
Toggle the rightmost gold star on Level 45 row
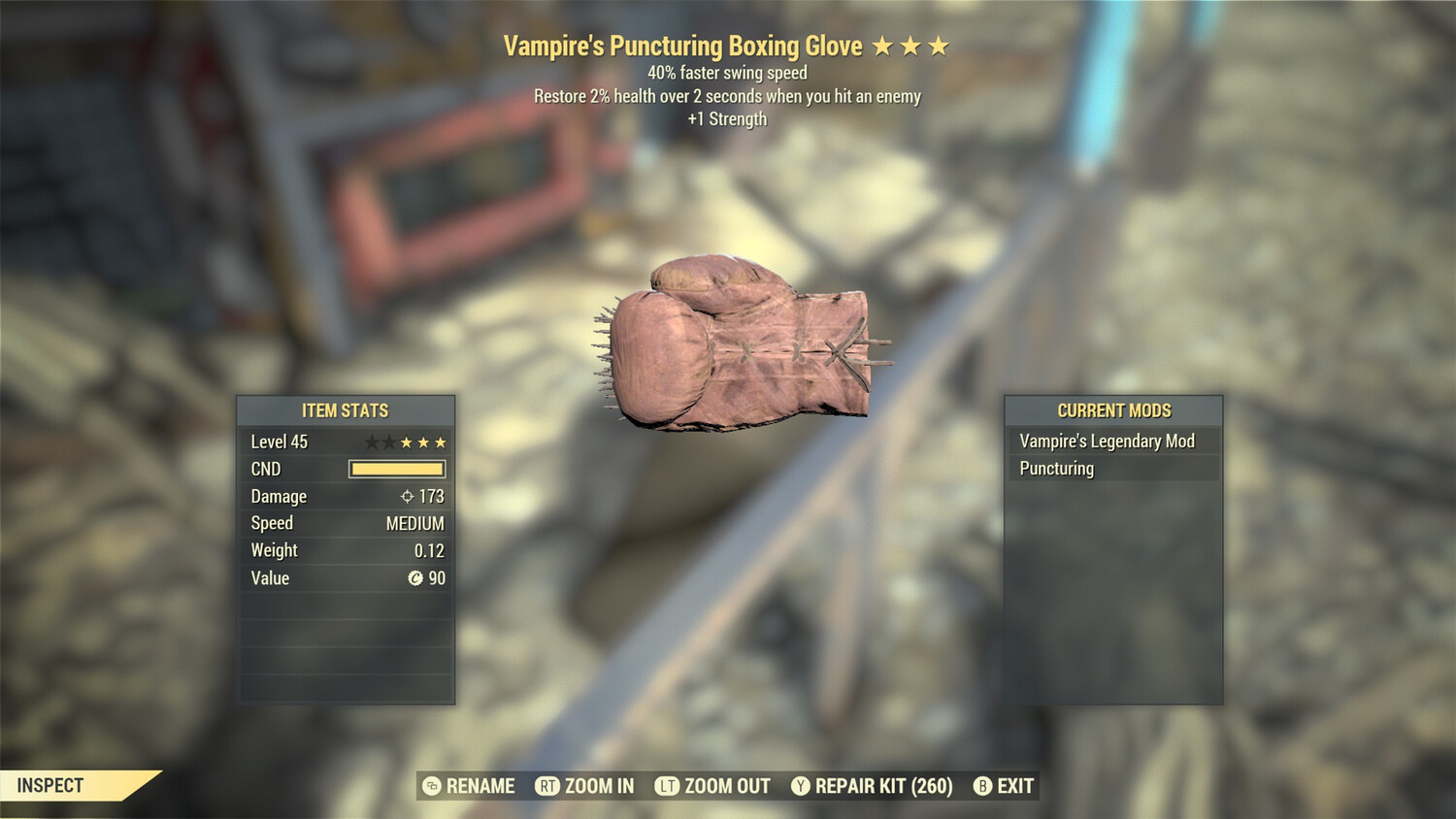pos(442,442)
